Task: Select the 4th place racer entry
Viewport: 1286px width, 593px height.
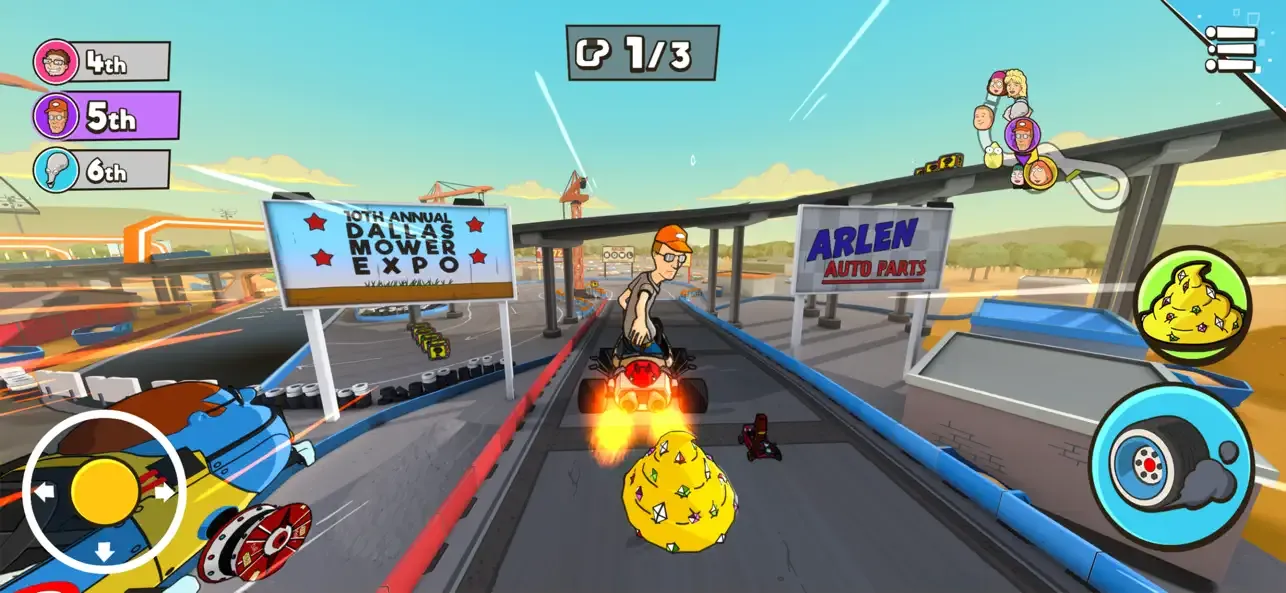Action: [102, 62]
